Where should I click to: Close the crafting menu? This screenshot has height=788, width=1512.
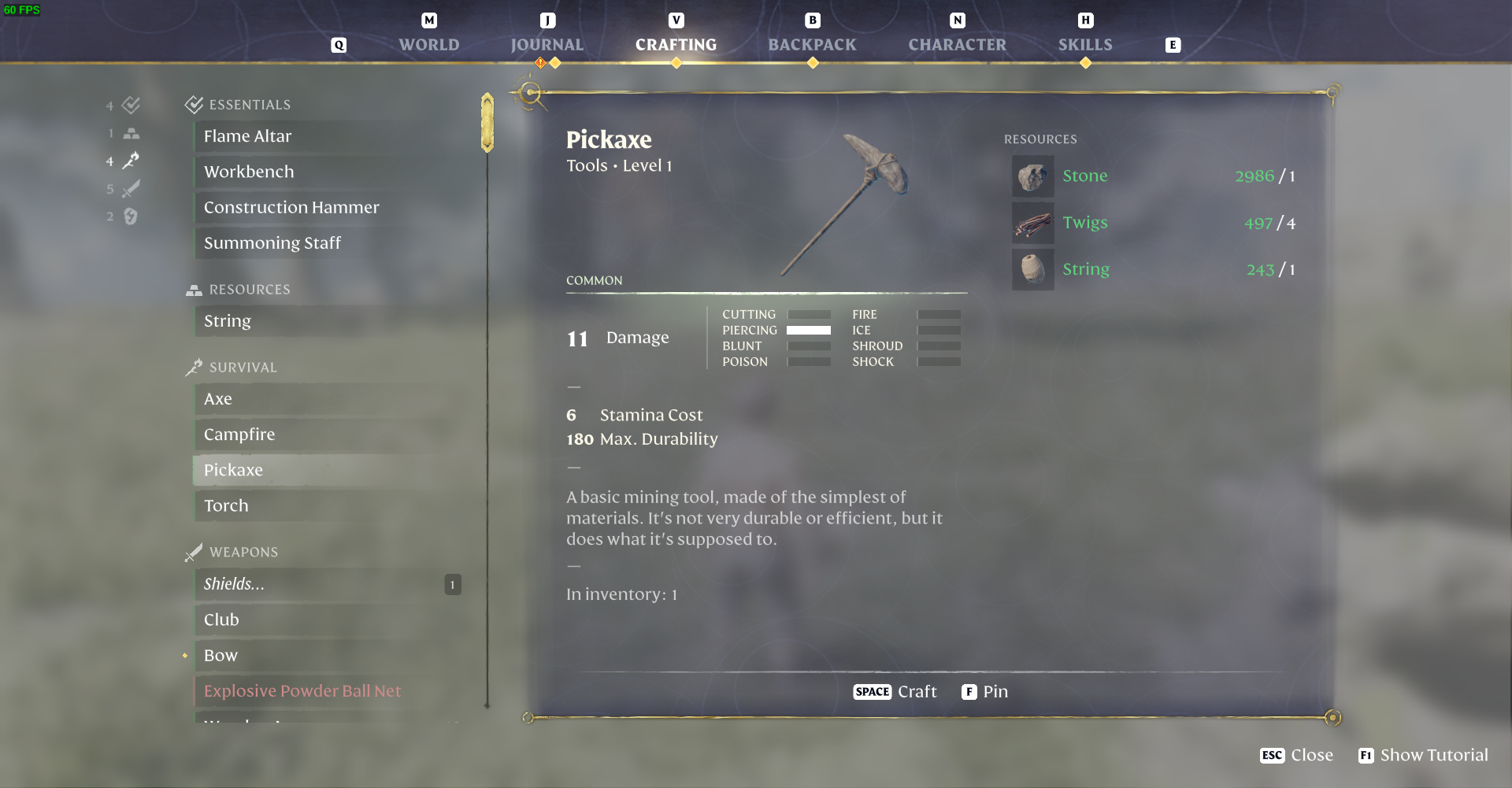tap(1297, 755)
